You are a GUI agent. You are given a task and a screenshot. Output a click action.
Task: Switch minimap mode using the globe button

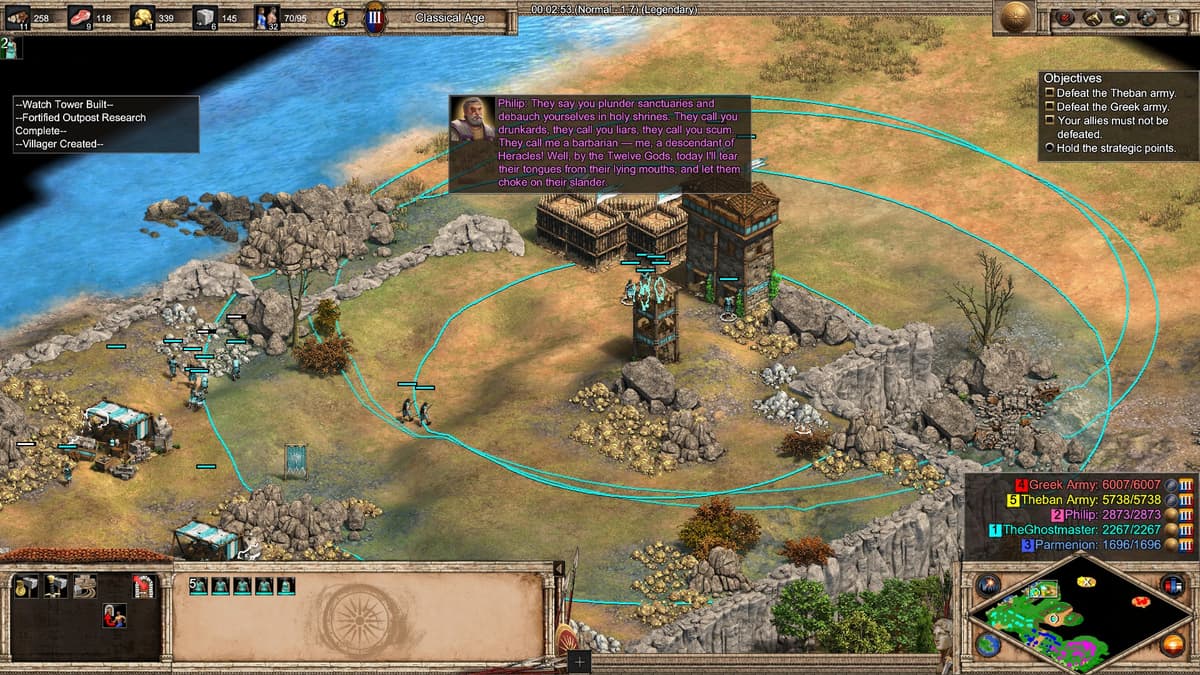pyautogui.click(x=989, y=644)
